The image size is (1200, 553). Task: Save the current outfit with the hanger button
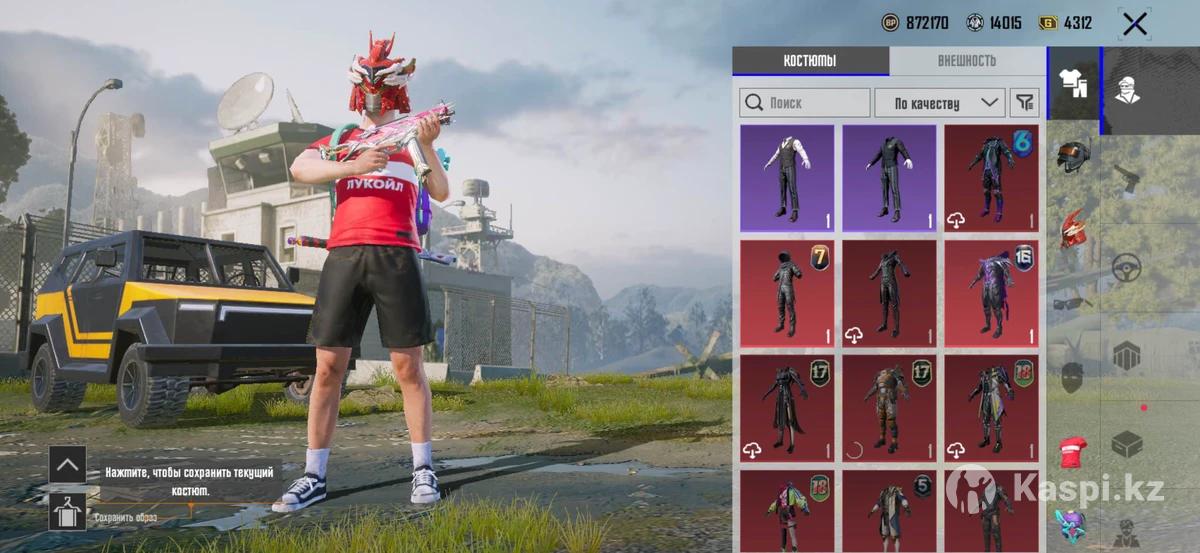coord(67,511)
